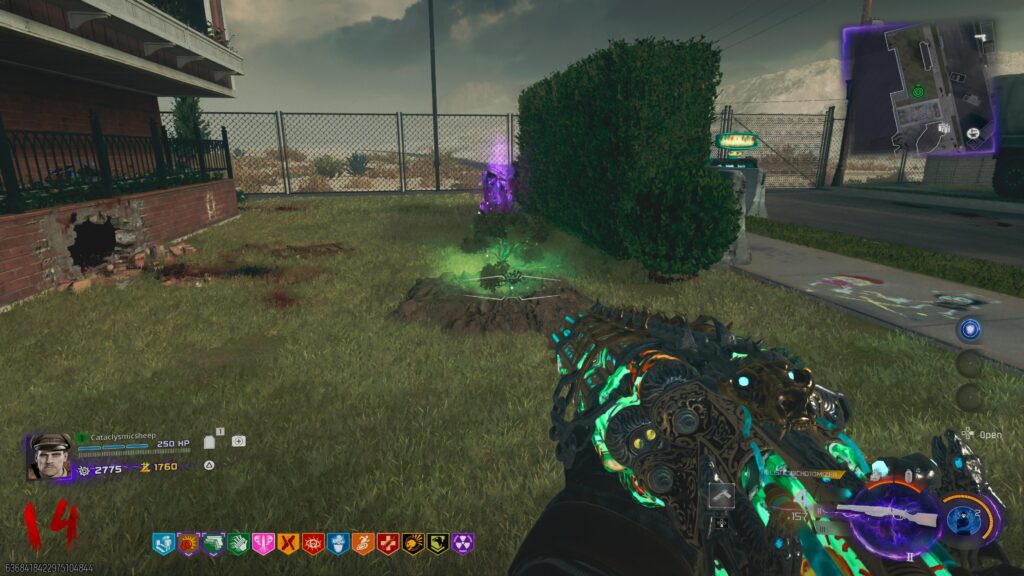Click the blue shield icon on right edge
1024x576 pixels.
[968, 329]
